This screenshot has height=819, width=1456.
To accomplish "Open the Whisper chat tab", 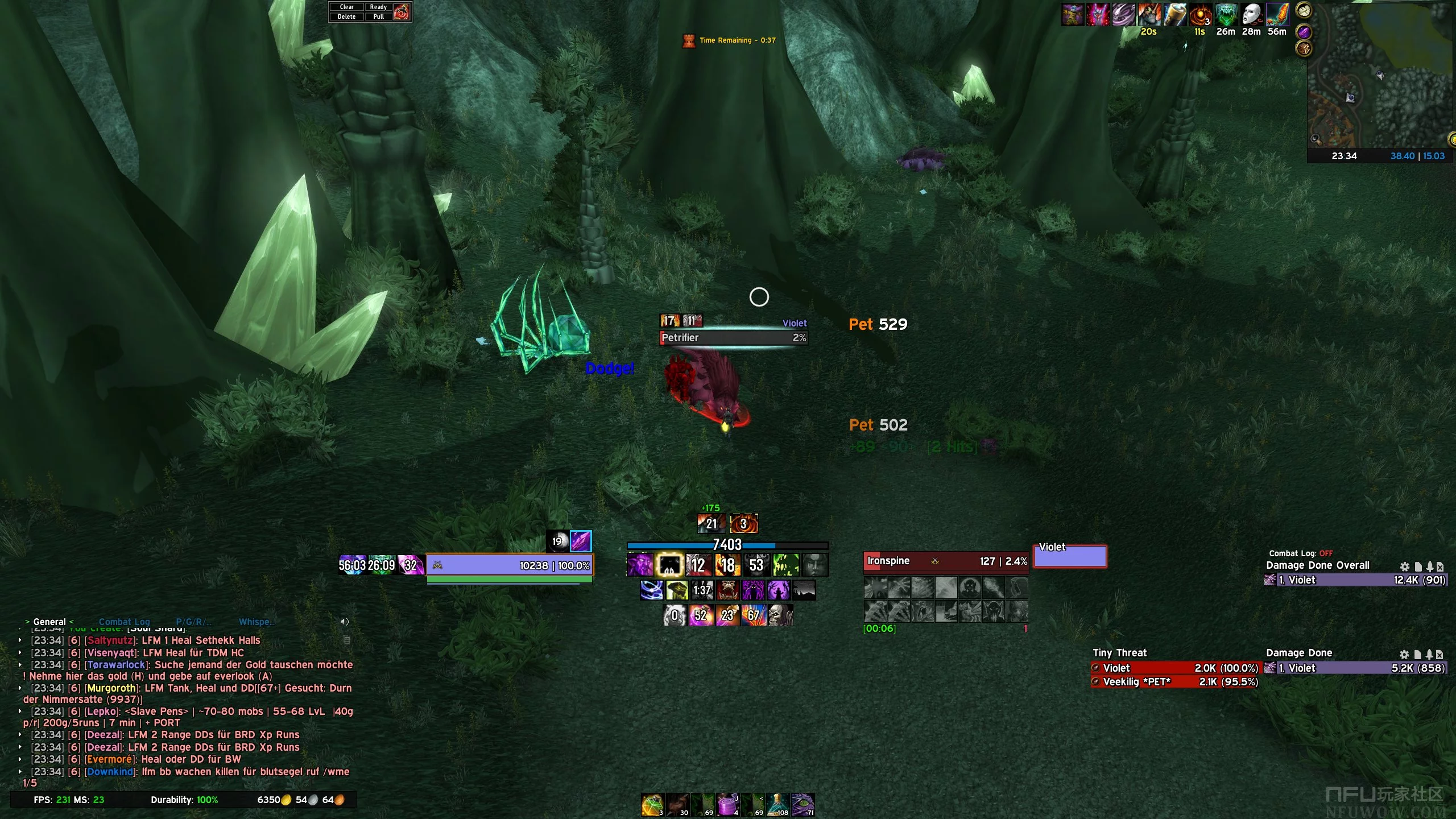I will click(x=255, y=622).
